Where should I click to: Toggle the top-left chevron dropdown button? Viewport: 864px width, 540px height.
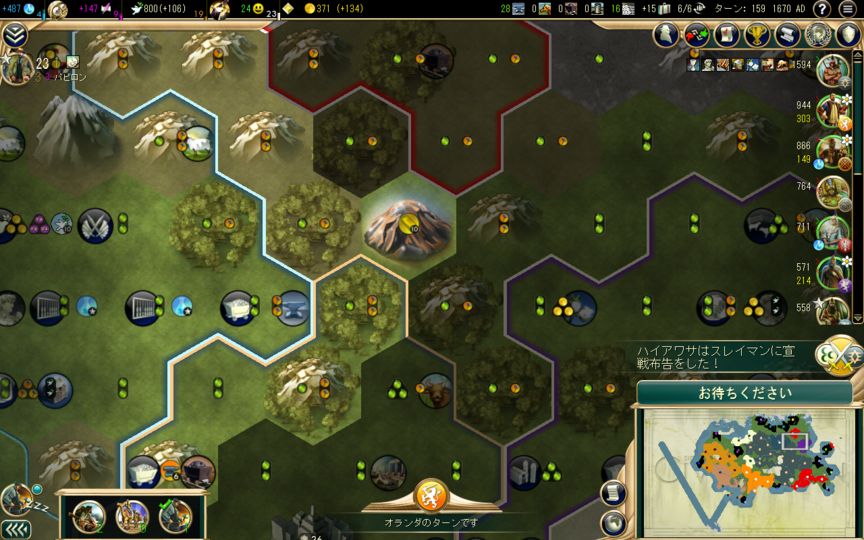point(14,35)
